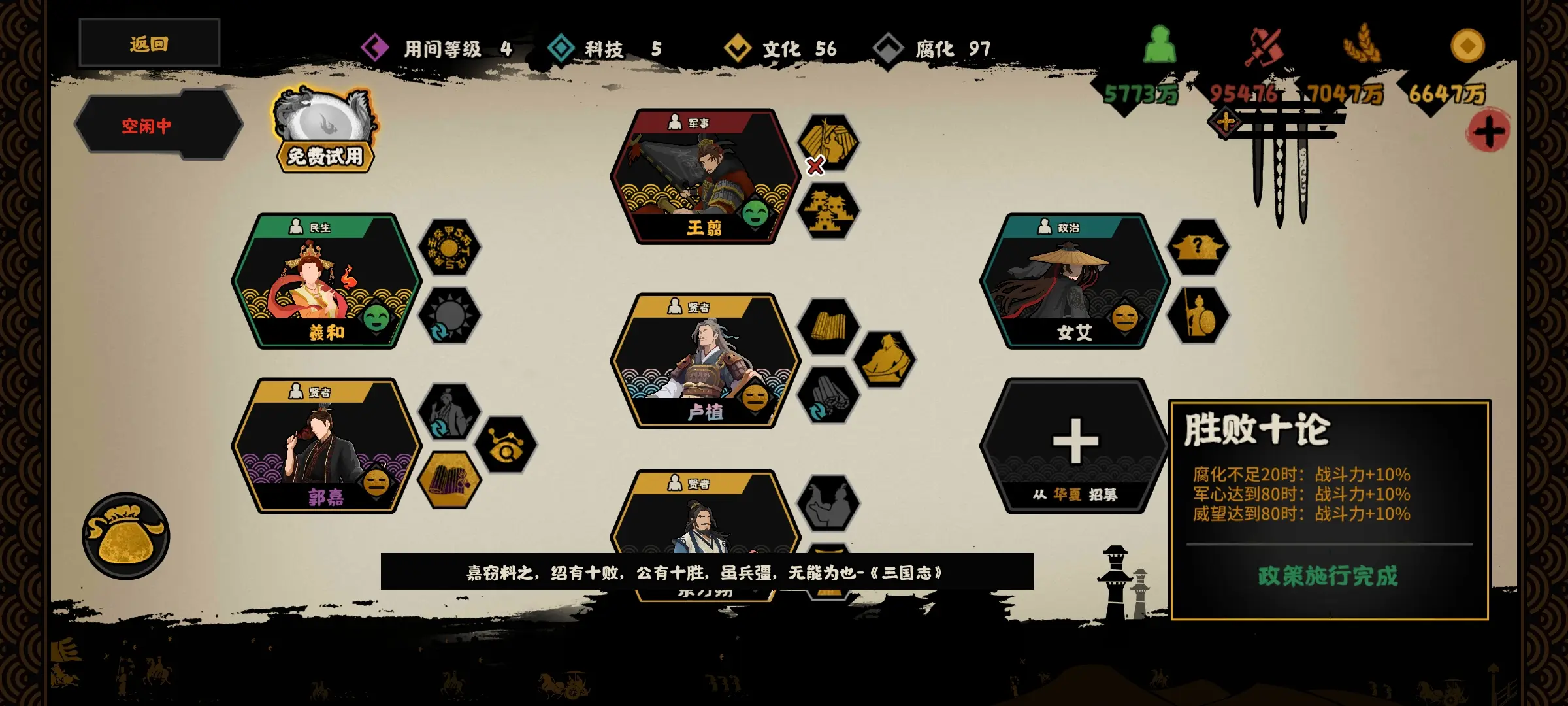
Task: Choose 卢植's seated scholar skill icon
Action: click(884, 360)
